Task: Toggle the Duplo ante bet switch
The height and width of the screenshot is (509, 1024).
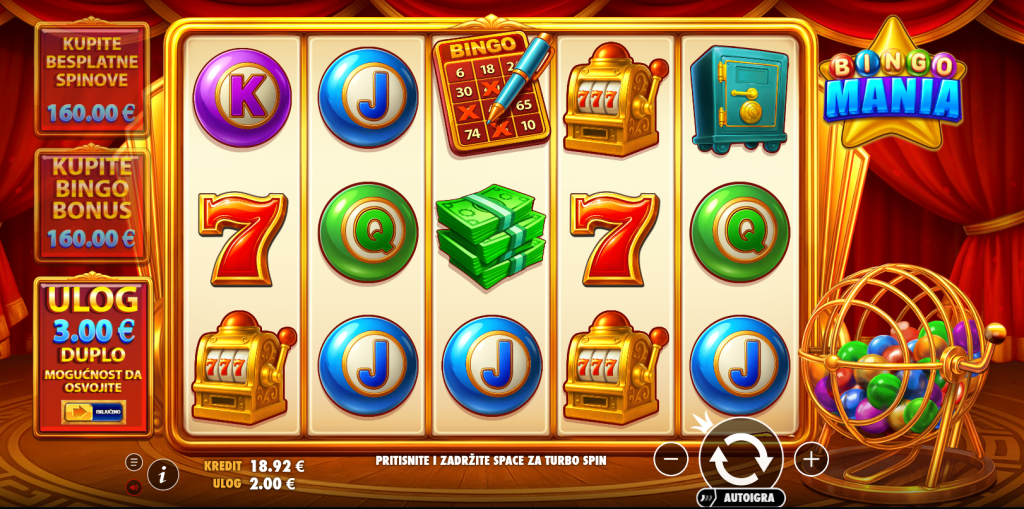Action: pyautogui.click(x=93, y=412)
